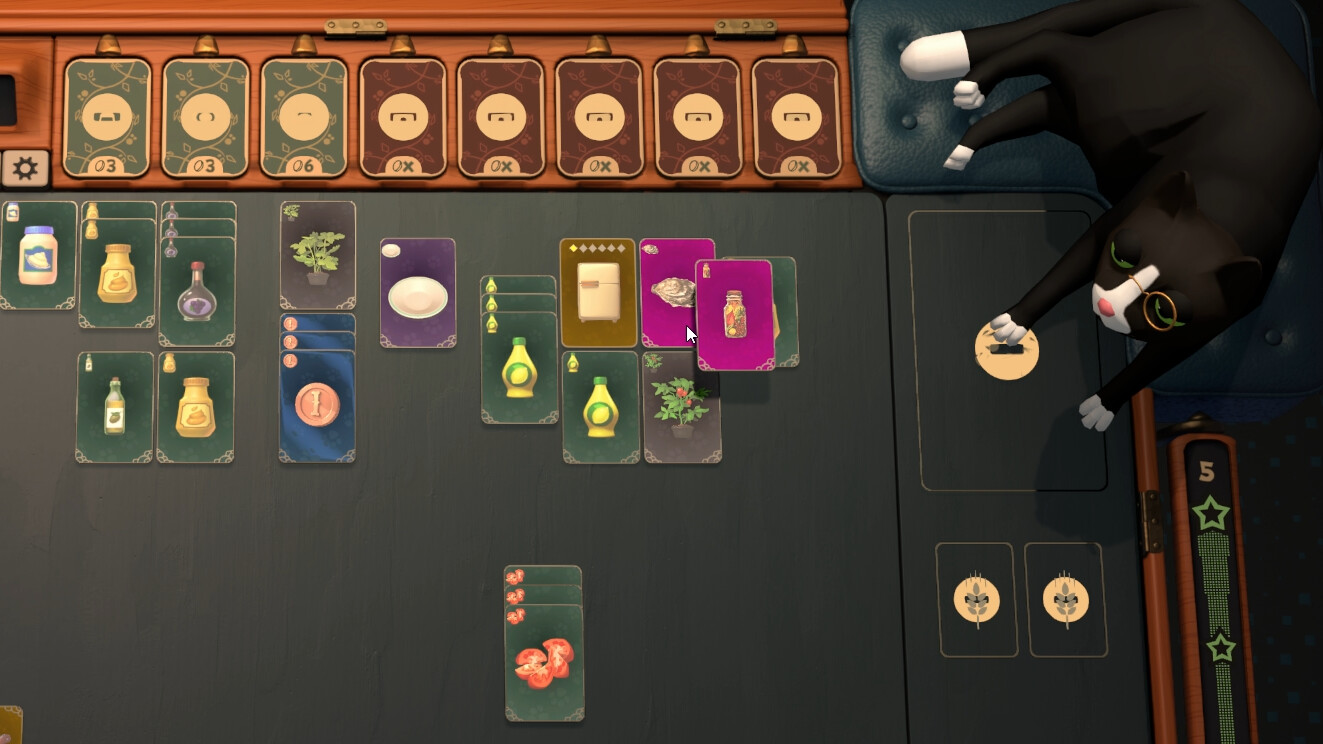The image size is (1323, 744).
Task: Click the coin token under the cat's paw
Action: 1007,352
